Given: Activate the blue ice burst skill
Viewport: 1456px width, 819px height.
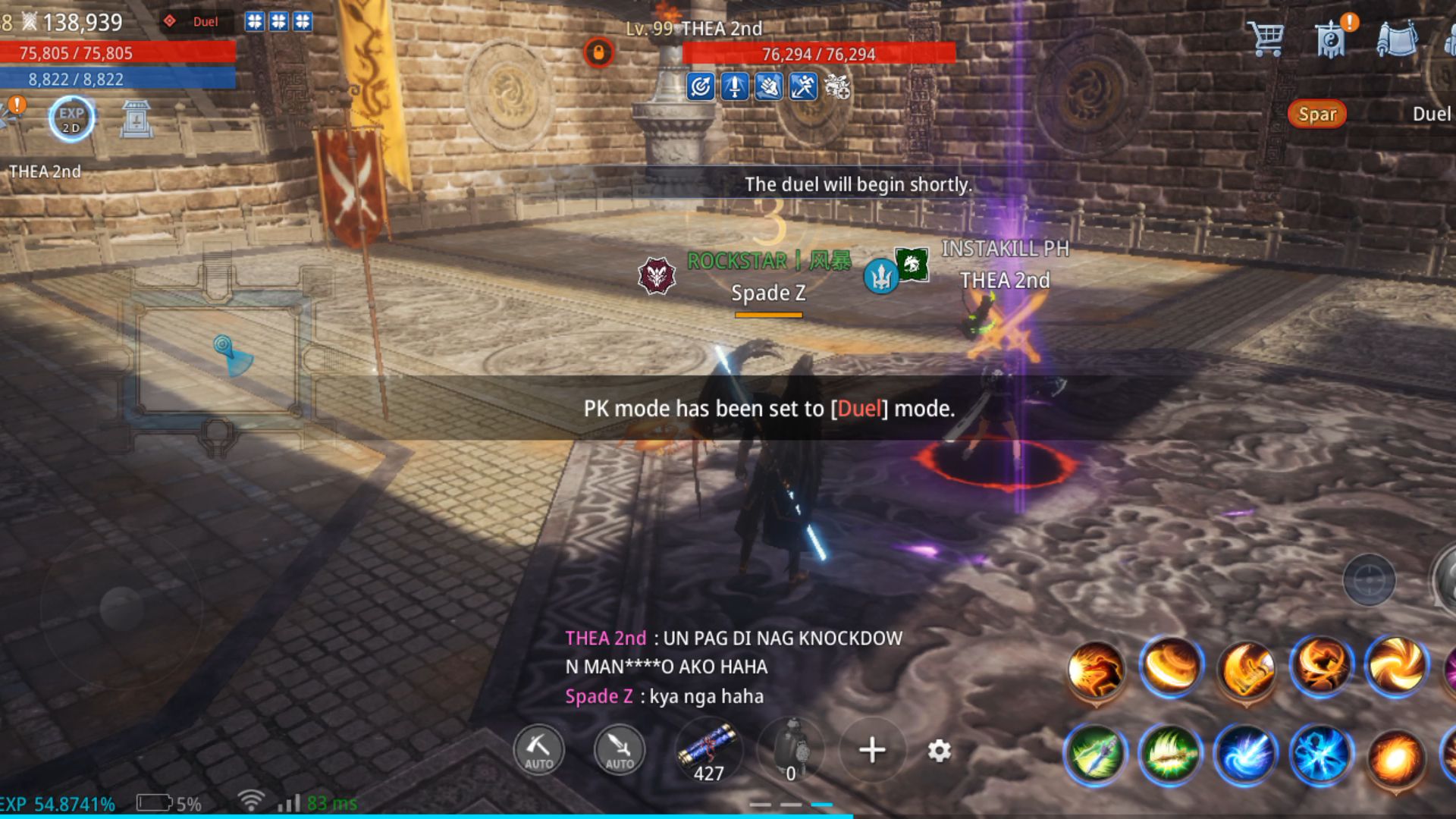Looking at the screenshot, I should click(x=1320, y=755).
